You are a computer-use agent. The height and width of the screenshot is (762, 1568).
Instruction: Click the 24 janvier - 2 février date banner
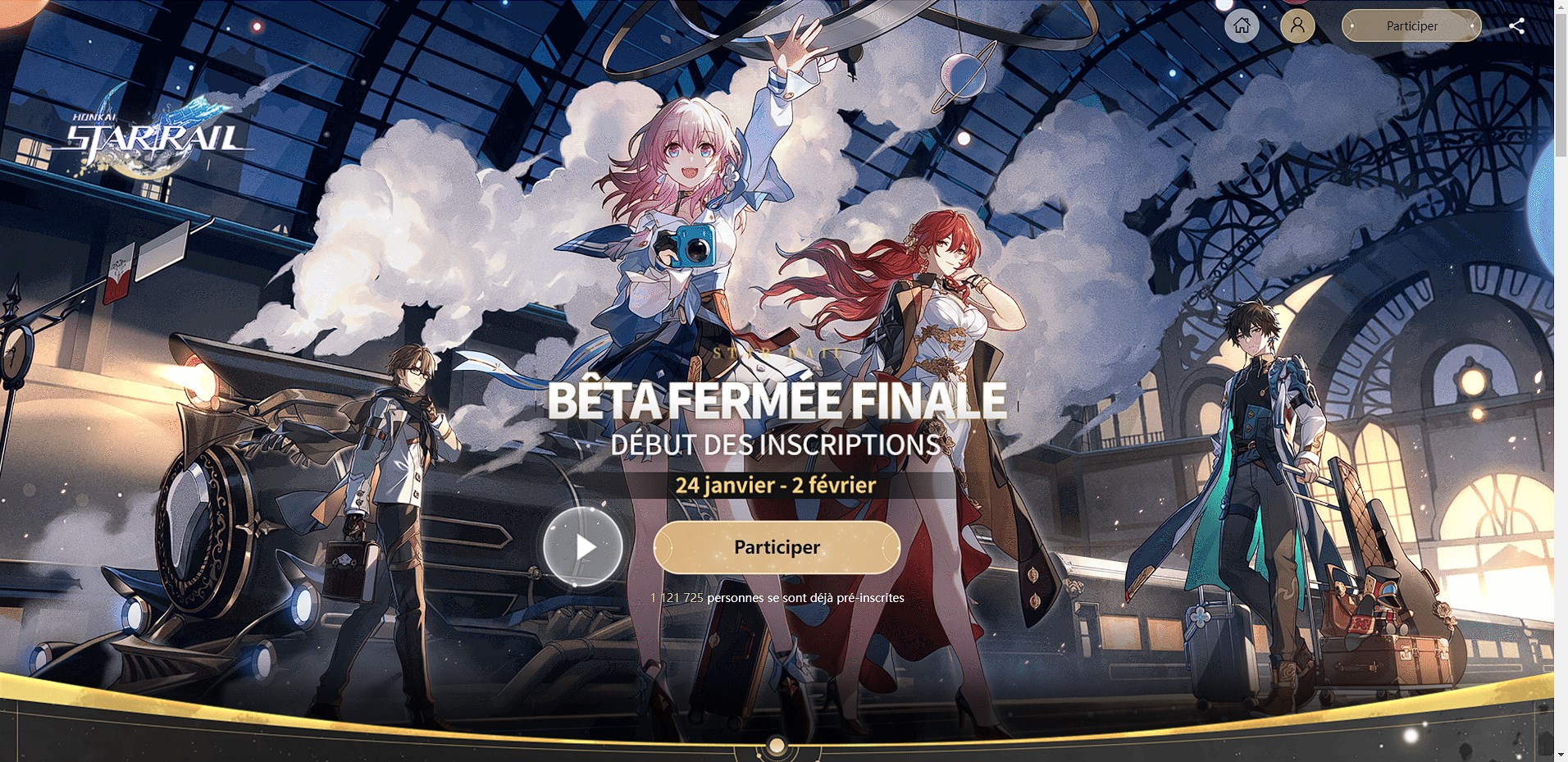click(777, 485)
